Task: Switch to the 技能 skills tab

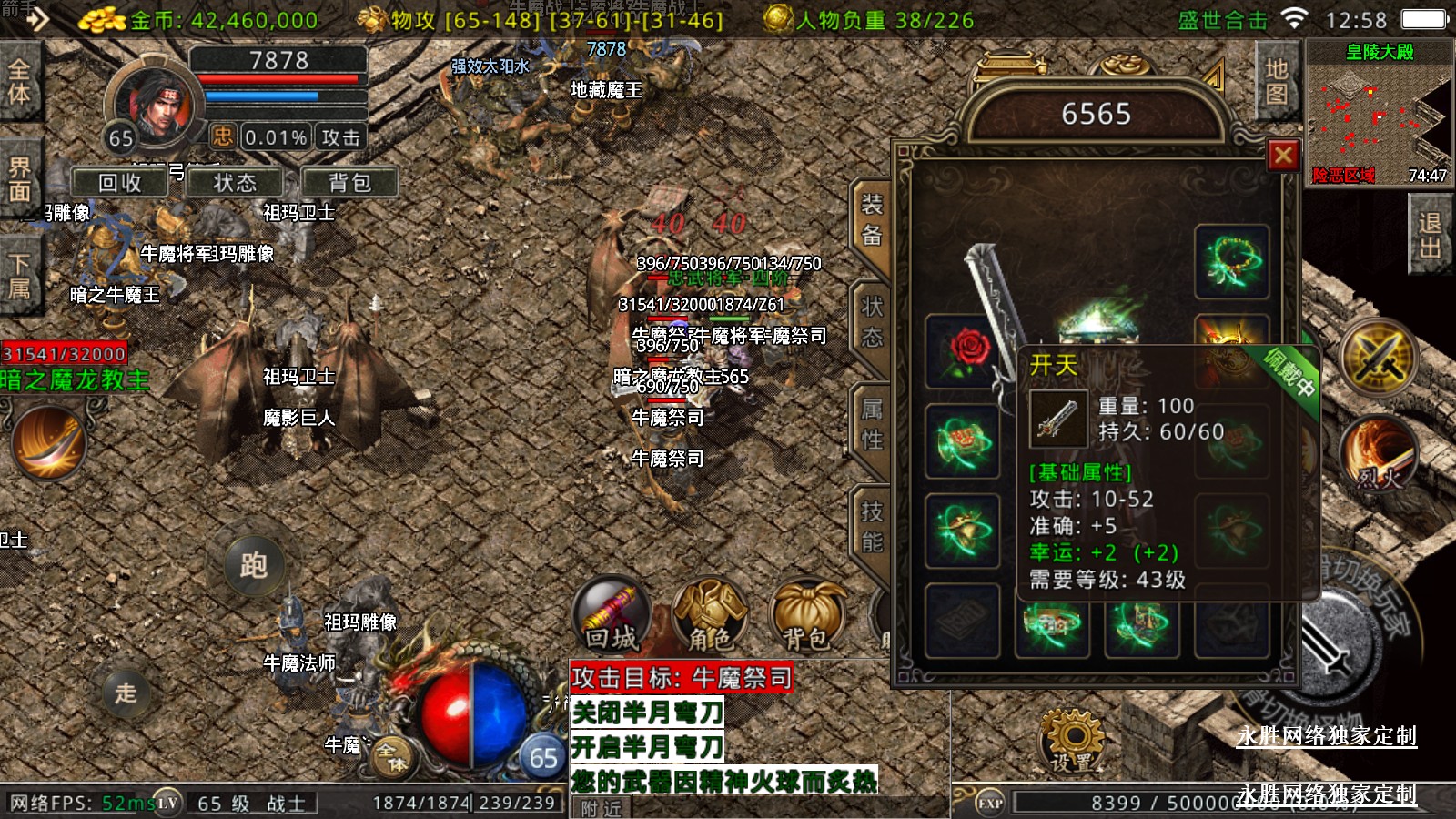Action: (871, 528)
